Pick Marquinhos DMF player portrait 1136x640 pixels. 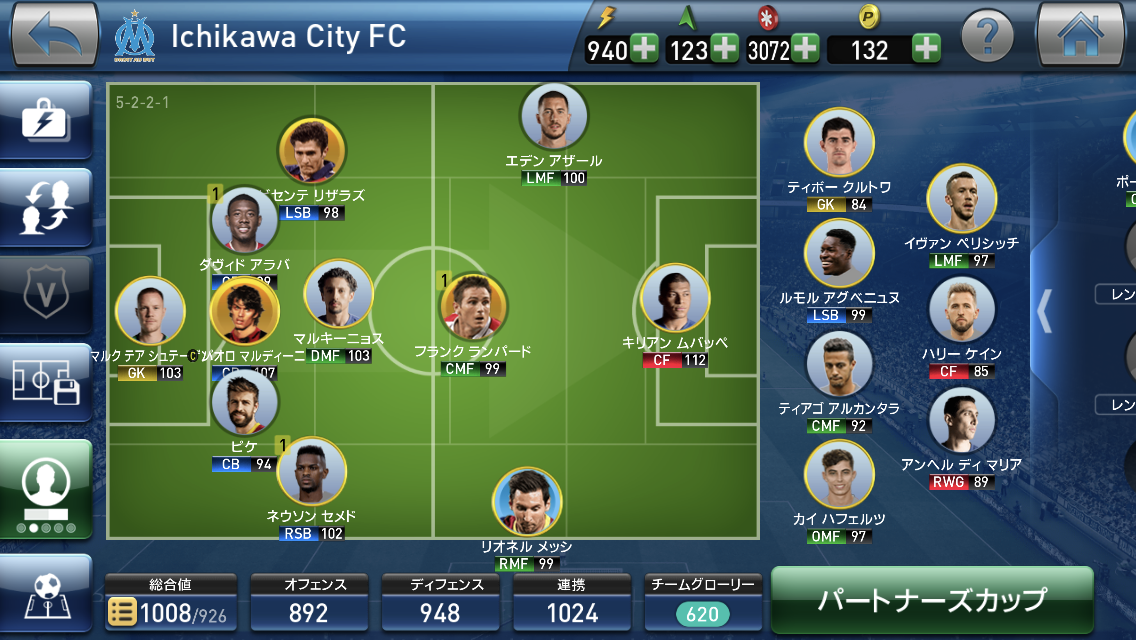pos(338,295)
